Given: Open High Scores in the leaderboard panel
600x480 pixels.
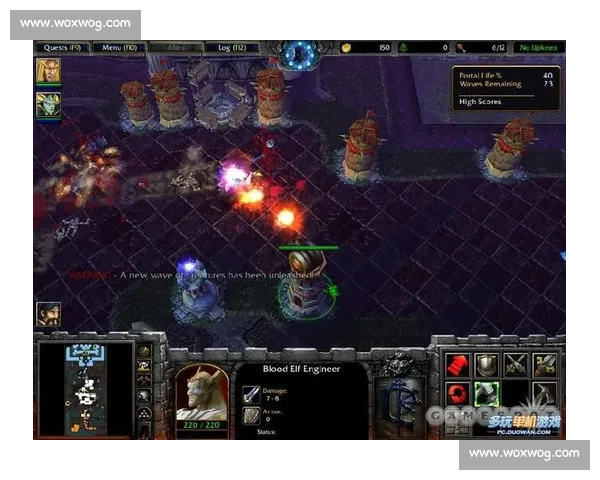Looking at the screenshot, I should tap(481, 102).
